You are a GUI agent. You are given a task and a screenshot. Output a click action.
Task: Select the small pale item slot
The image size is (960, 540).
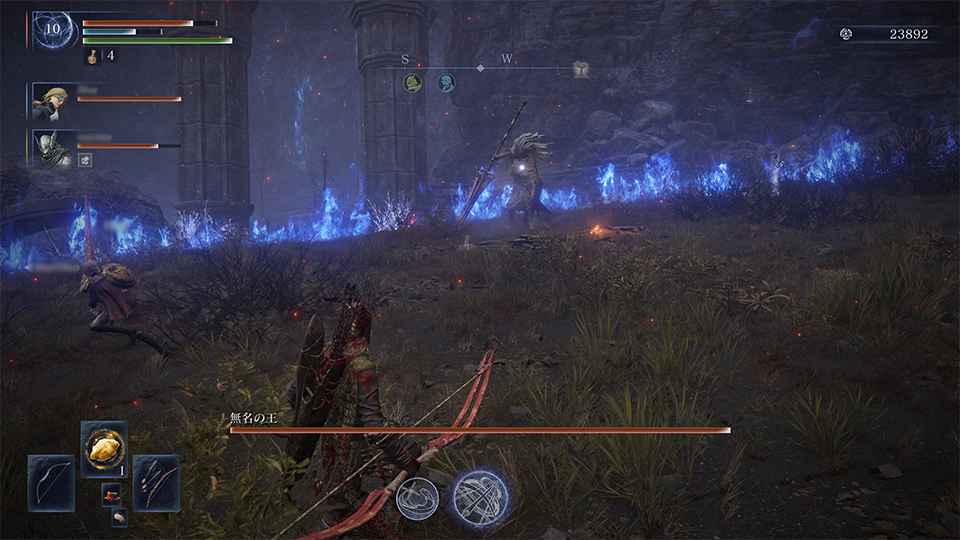pyautogui.click(x=119, y=516)
